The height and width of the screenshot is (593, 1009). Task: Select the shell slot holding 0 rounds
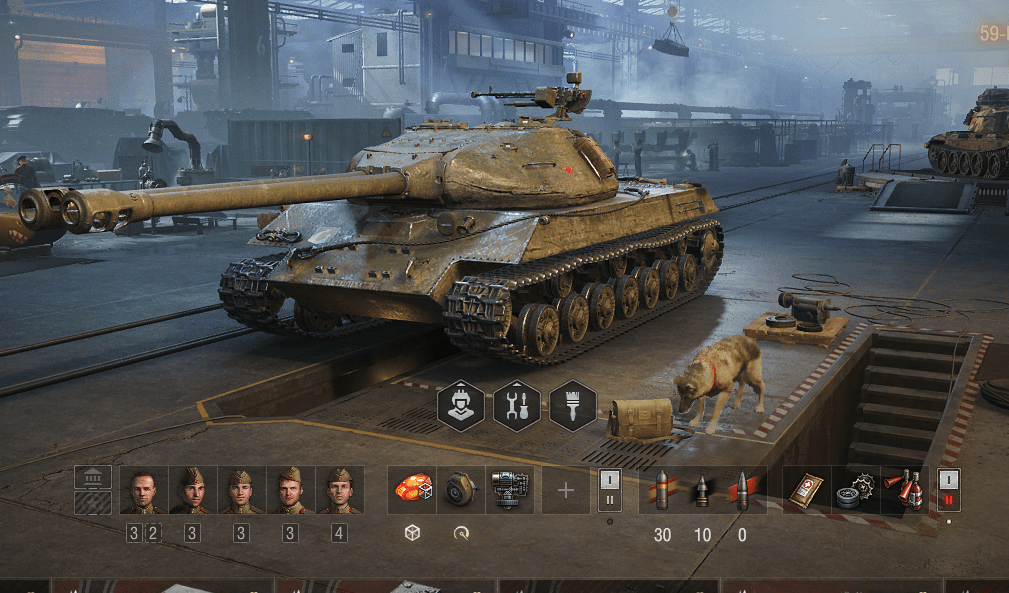[742, 490]
